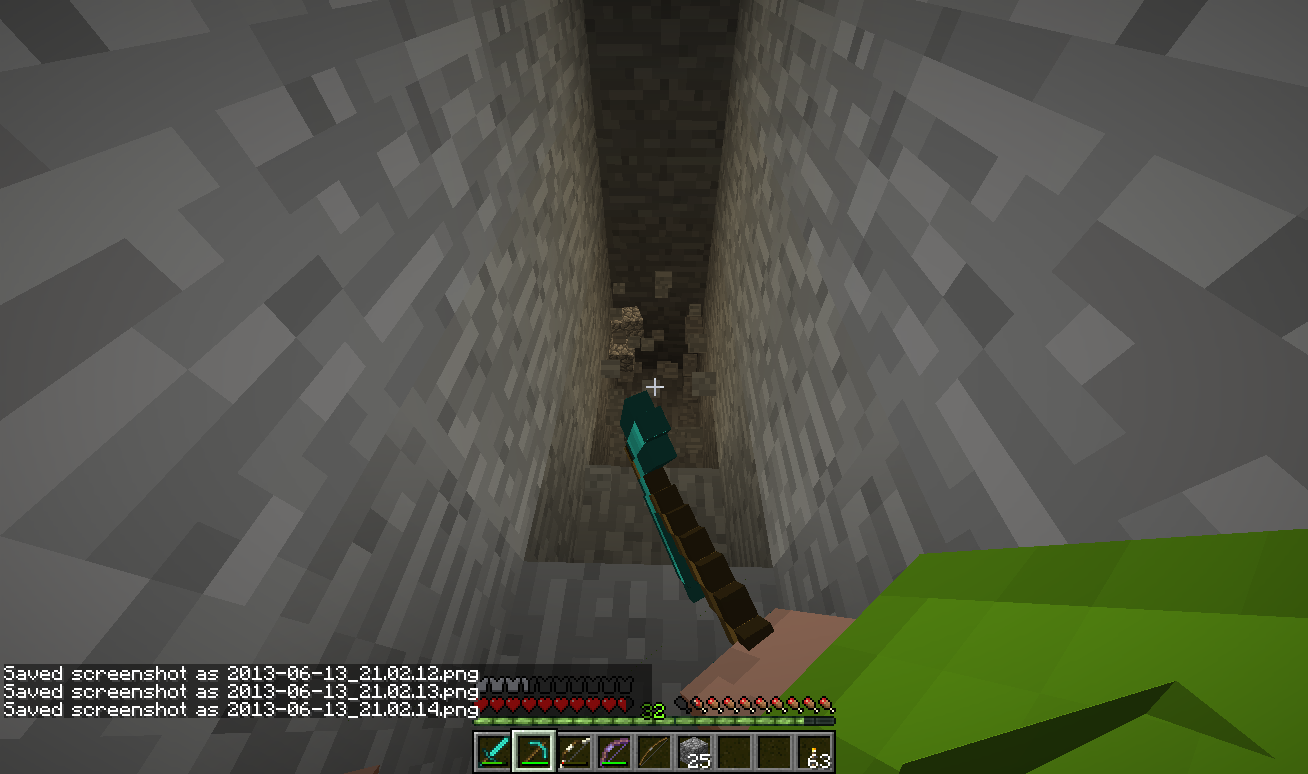Click the crosshair at screen center

click(655, 385)
